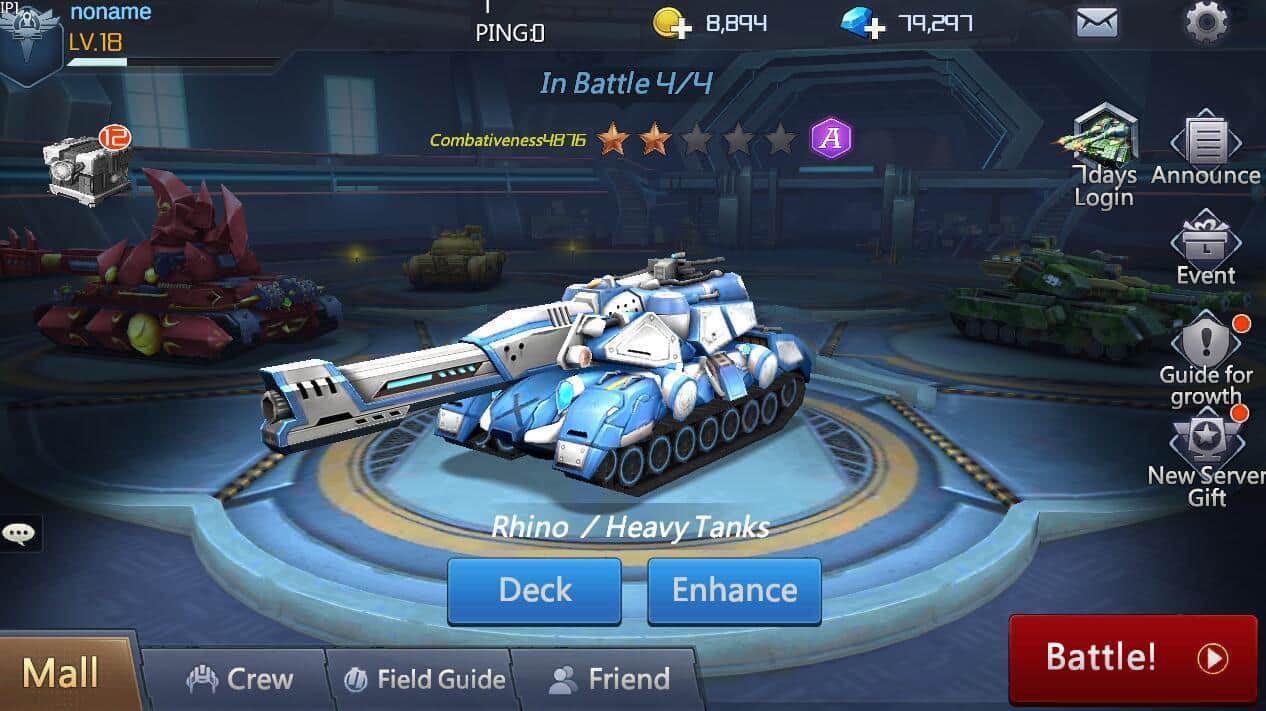Open the Deck screen
1266x711 pixels.
pyautogui.click(x=534, y=590)
